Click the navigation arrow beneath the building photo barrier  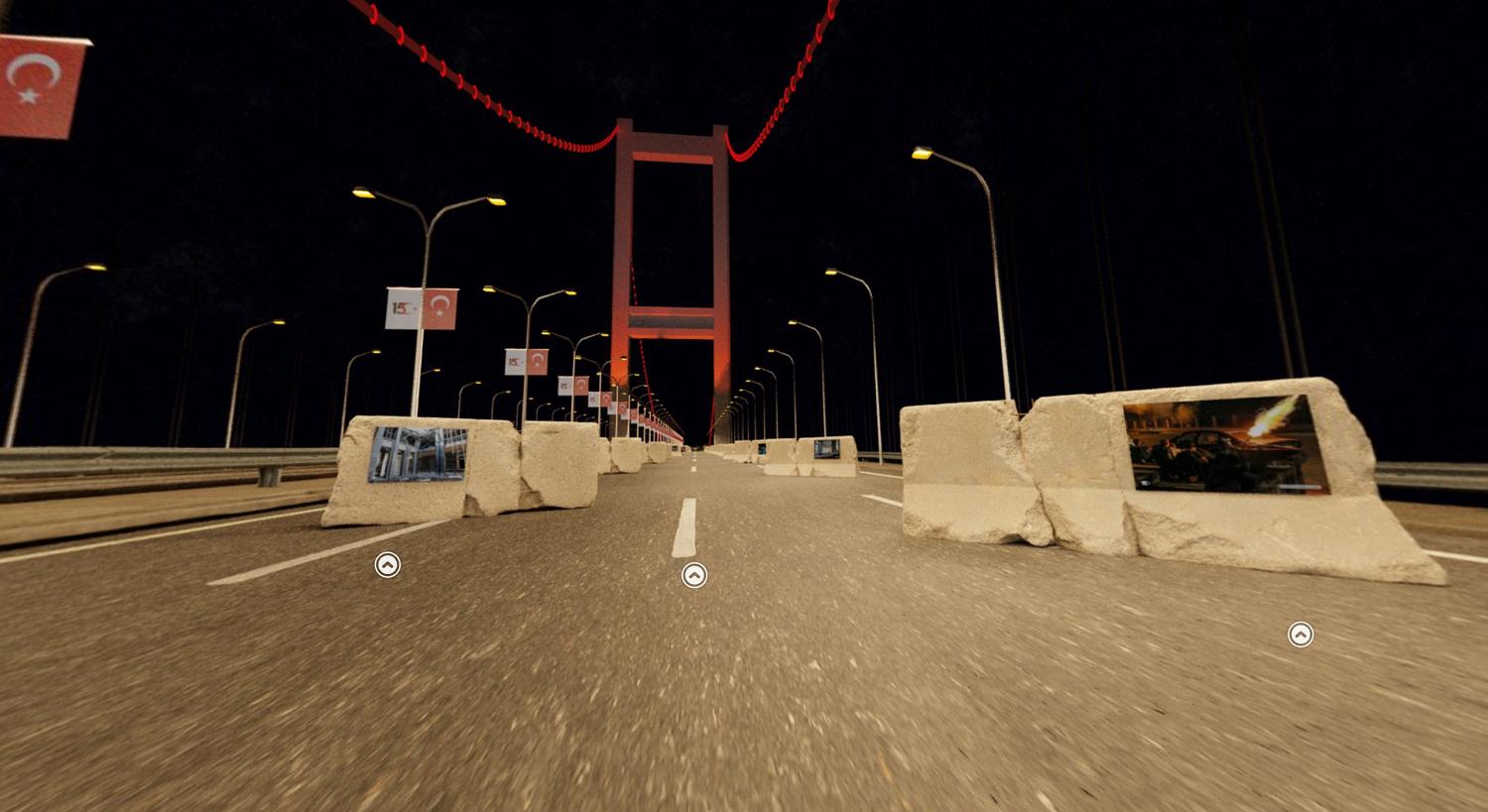(x=388, y=565)
